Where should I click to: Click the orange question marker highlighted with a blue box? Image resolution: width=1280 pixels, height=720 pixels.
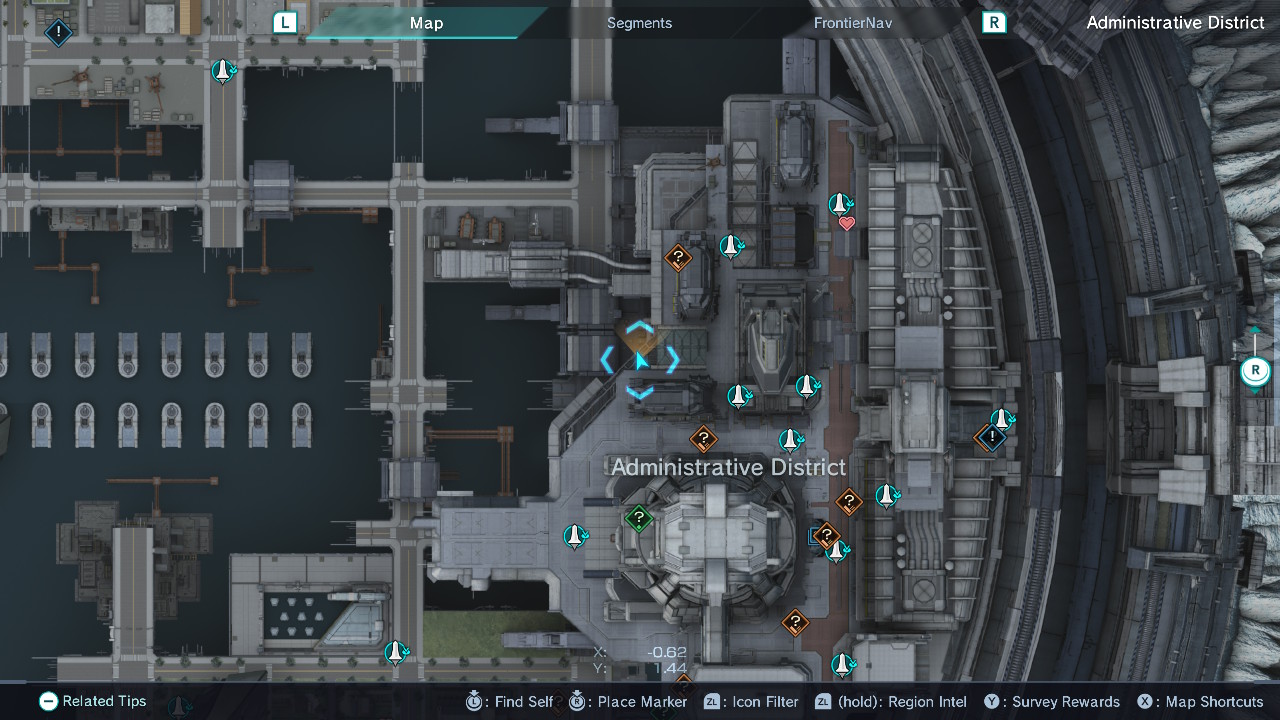click(x=827, y=535)
